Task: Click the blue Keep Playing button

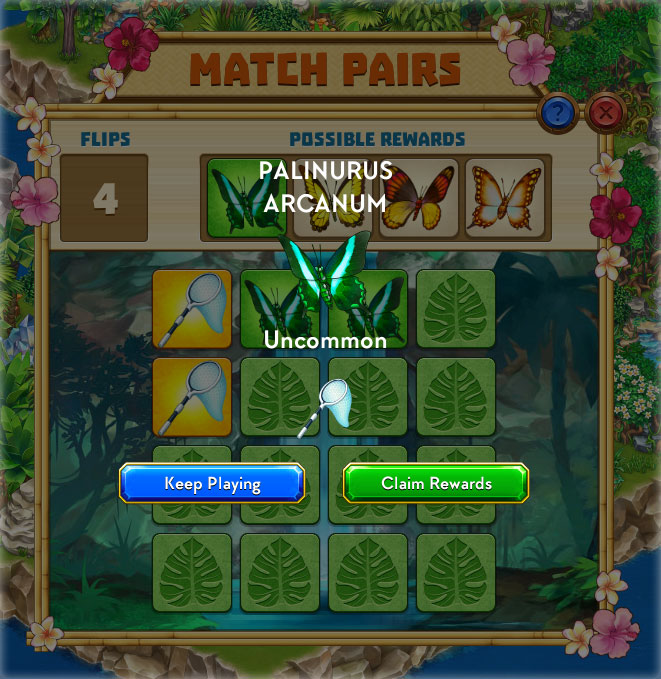Action: 211,483
